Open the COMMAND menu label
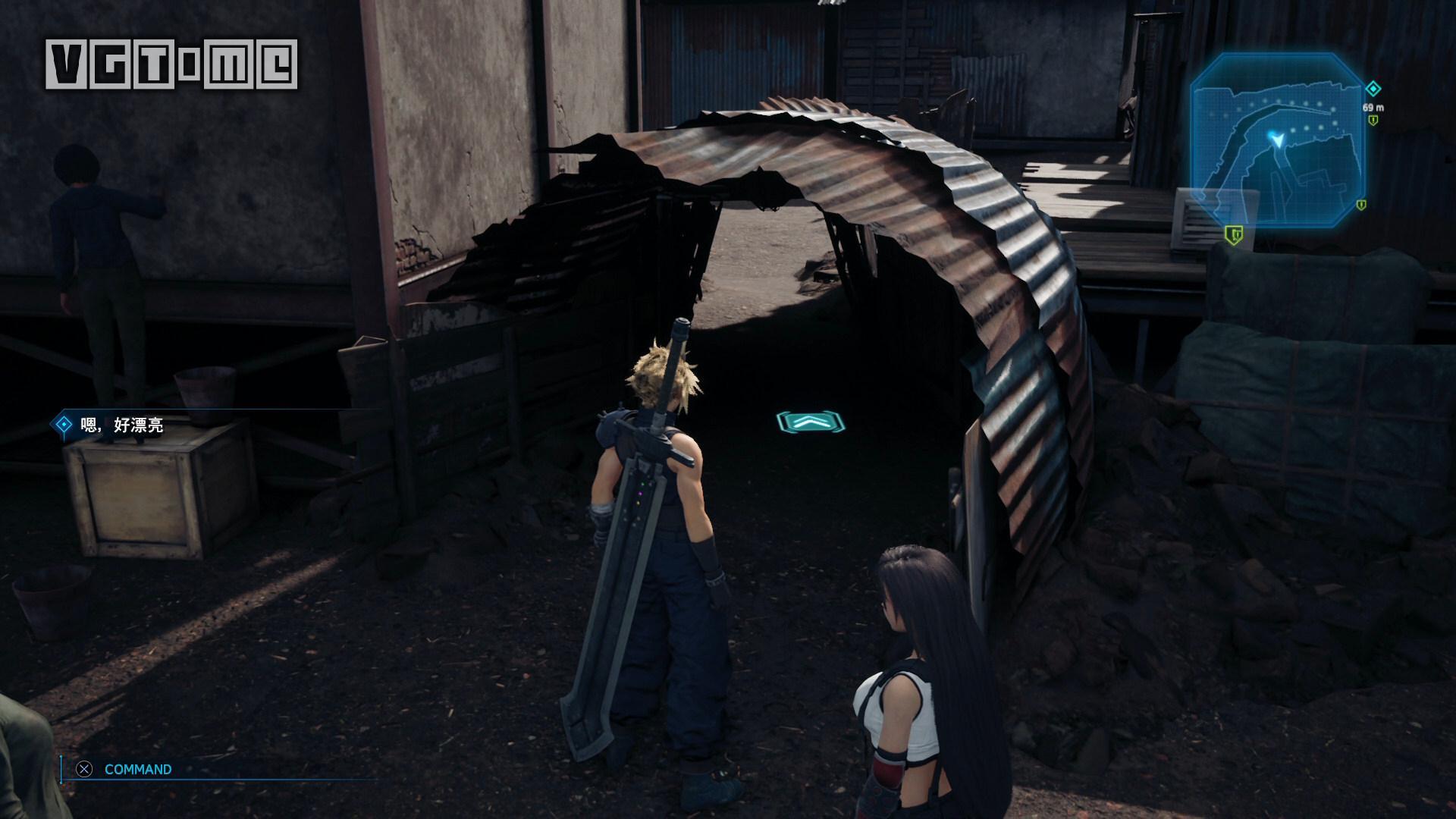The image size is (1456, 819). [x=138, y=769]
